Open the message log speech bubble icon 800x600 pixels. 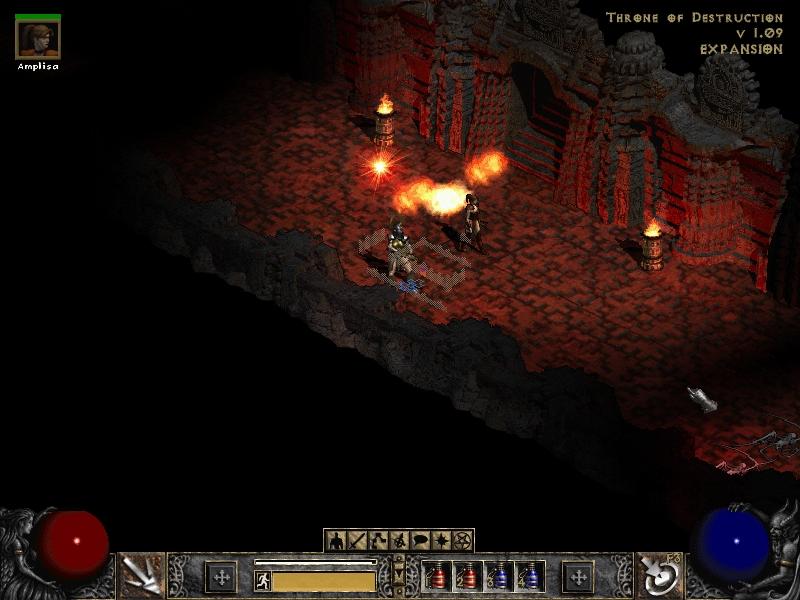coord(420,541)
